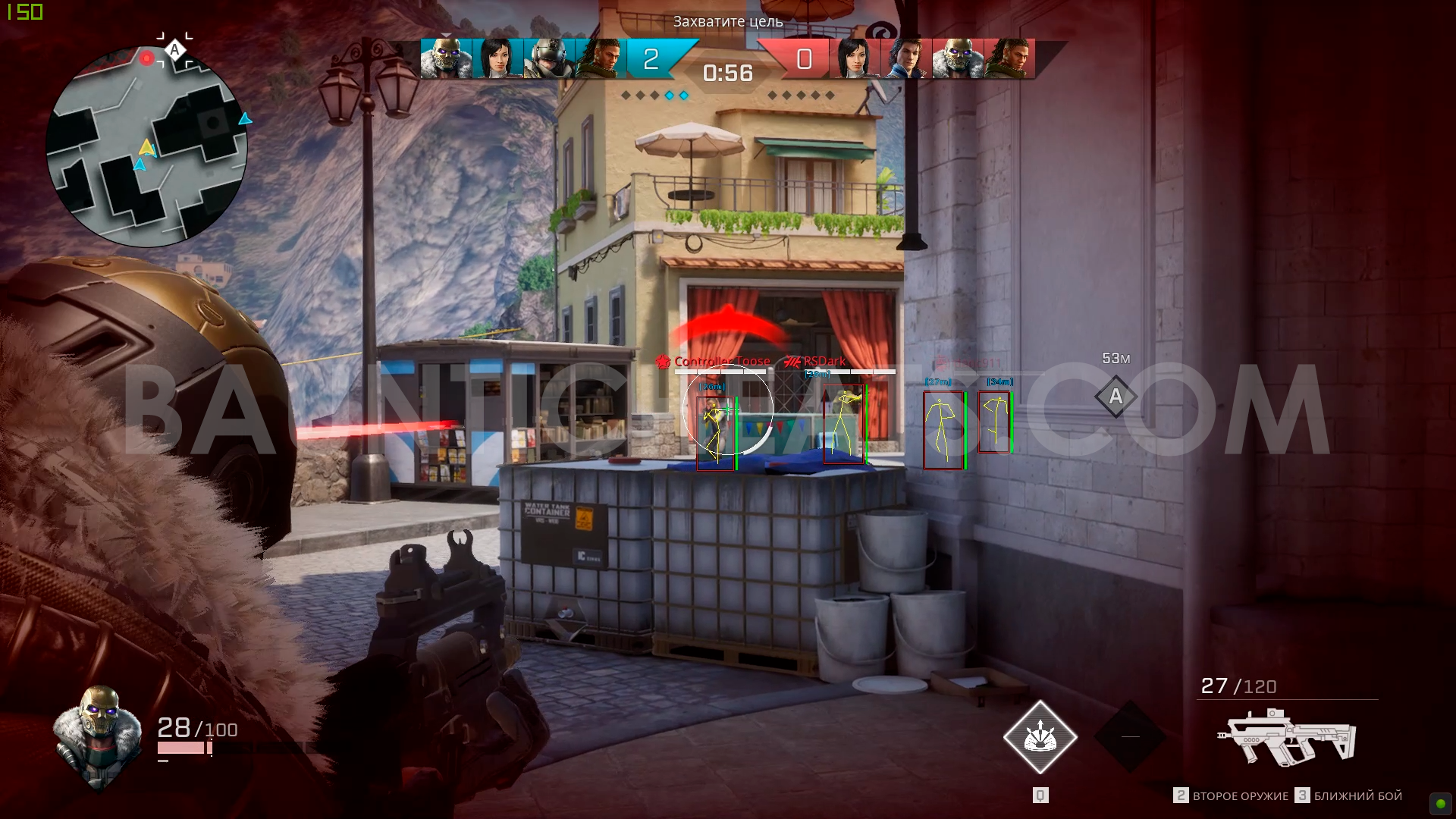1456x819 pixels.
Task: Select red team's blue-jacket man portrait
Action: (x=907, y=59)
